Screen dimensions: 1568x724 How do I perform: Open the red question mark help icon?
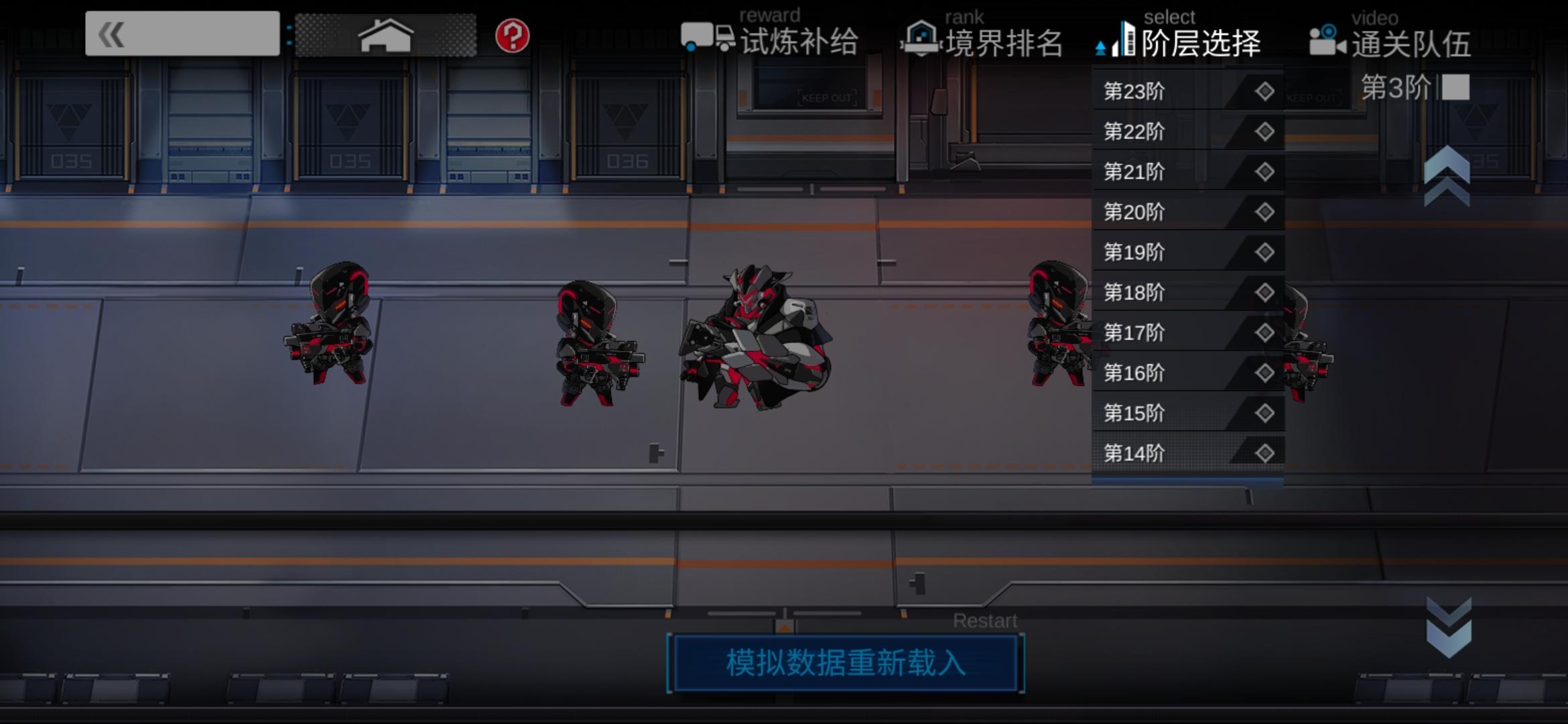[512, 38]
